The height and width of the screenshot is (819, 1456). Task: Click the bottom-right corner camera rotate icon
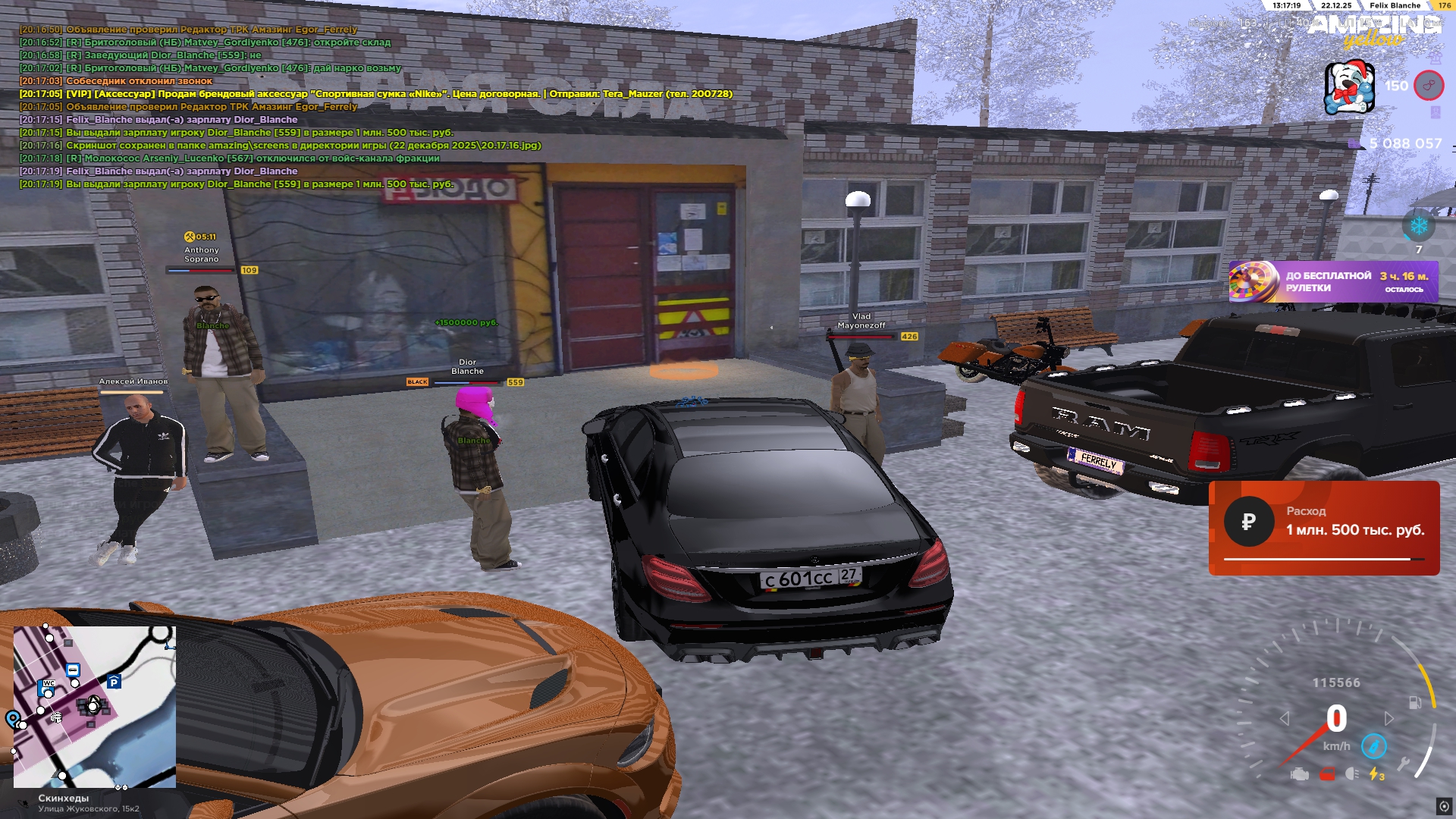point(1444,806)
